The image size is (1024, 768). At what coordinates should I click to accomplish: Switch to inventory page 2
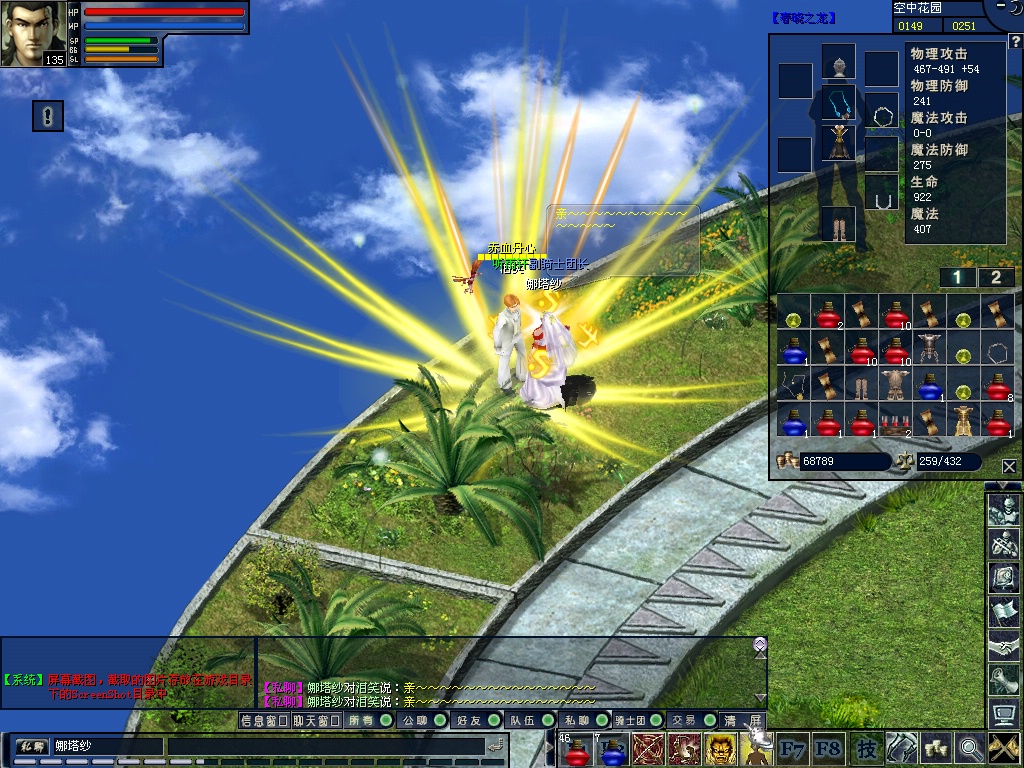point(995,278)
